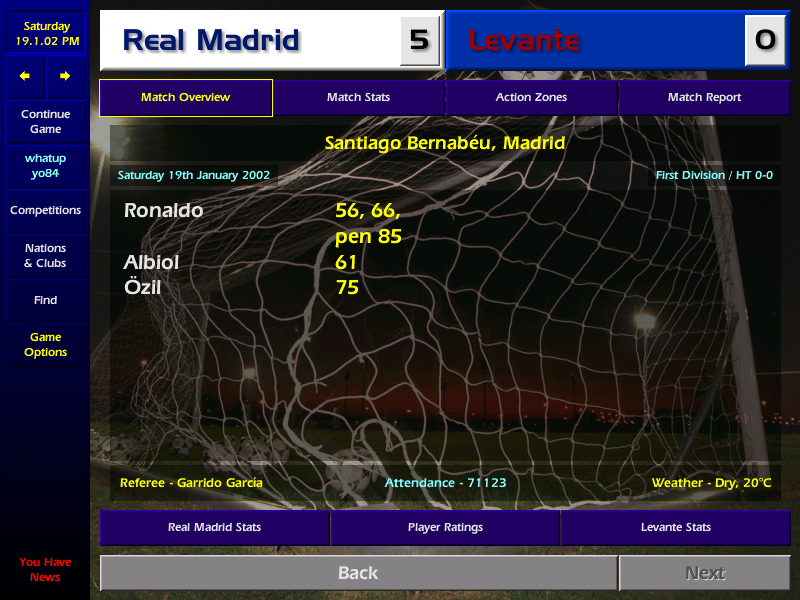
Task: Choose the Find option
Action: click(x=45, y=300)
